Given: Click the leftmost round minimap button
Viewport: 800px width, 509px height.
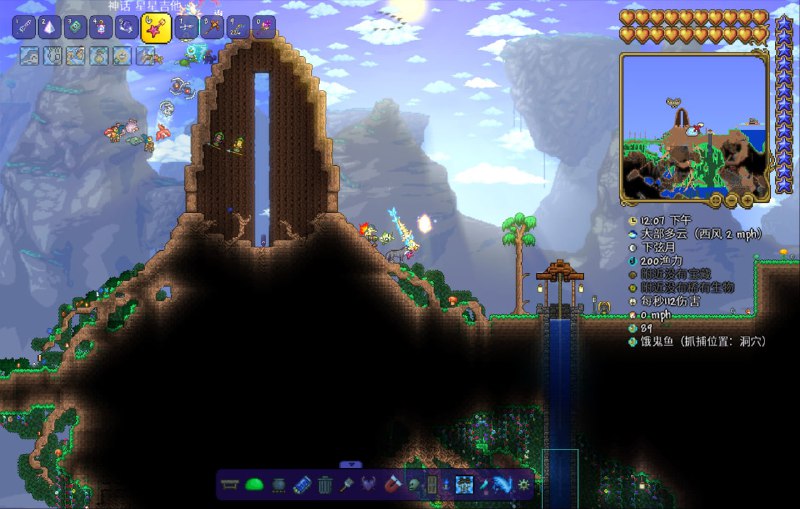Looking at the screenshot, I should pos(716,199).
